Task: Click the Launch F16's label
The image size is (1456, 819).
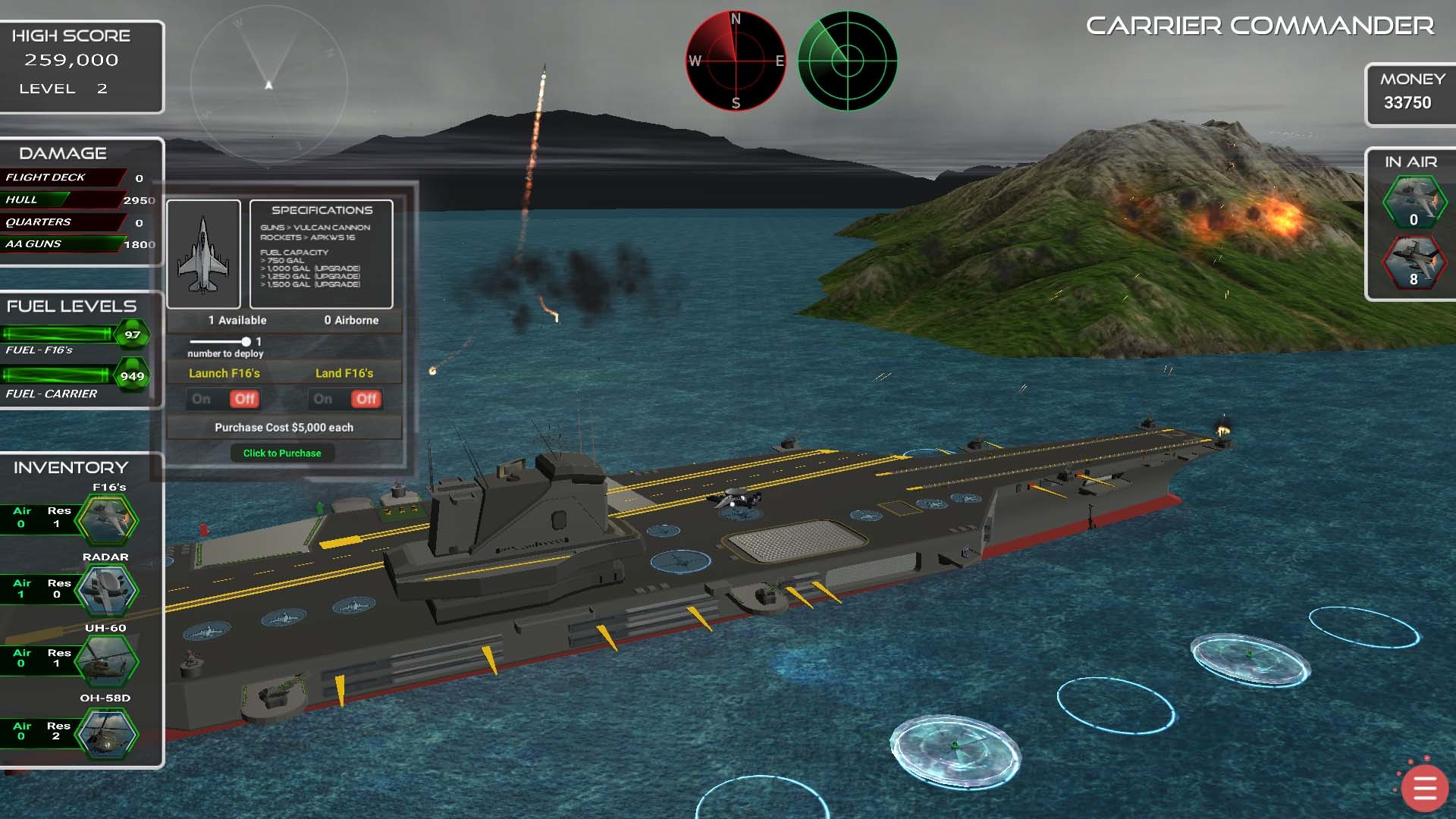Action: [x=223, y=372]
